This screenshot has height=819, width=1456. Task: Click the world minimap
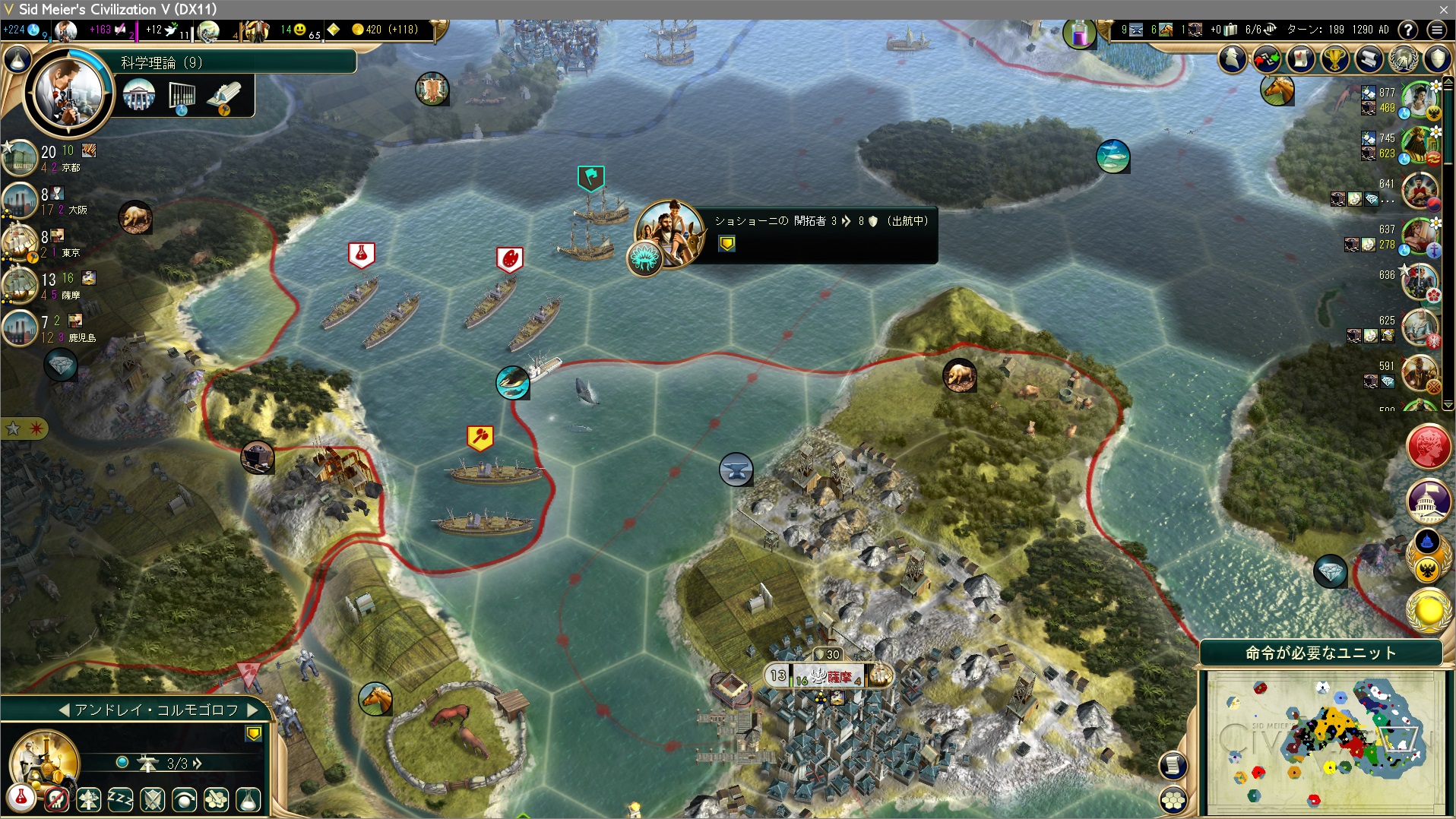tap(1322, 741)
